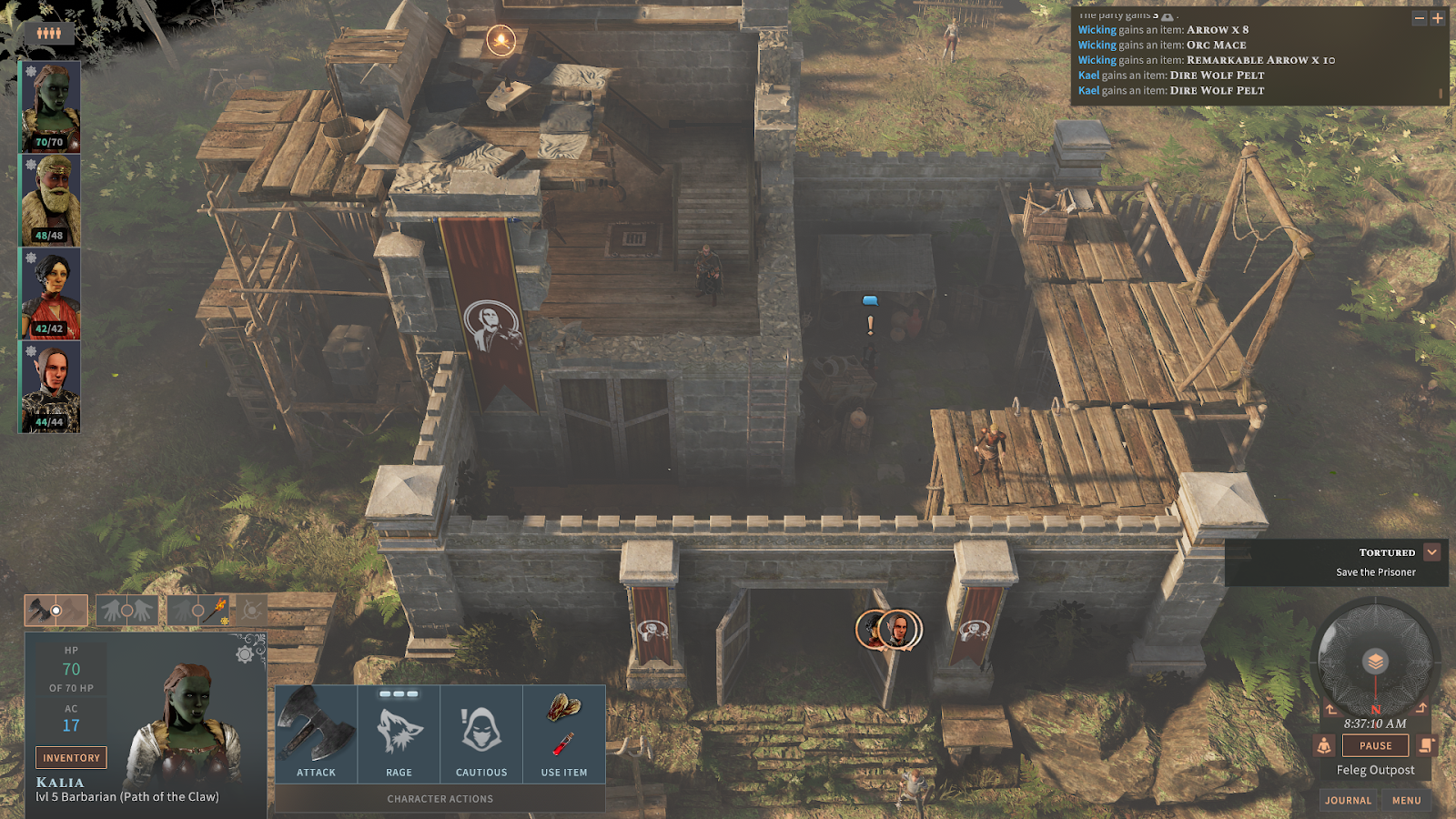Click the layers icon on the compass
This screenshot has width=1456, height=819.
coord(1375,662)
